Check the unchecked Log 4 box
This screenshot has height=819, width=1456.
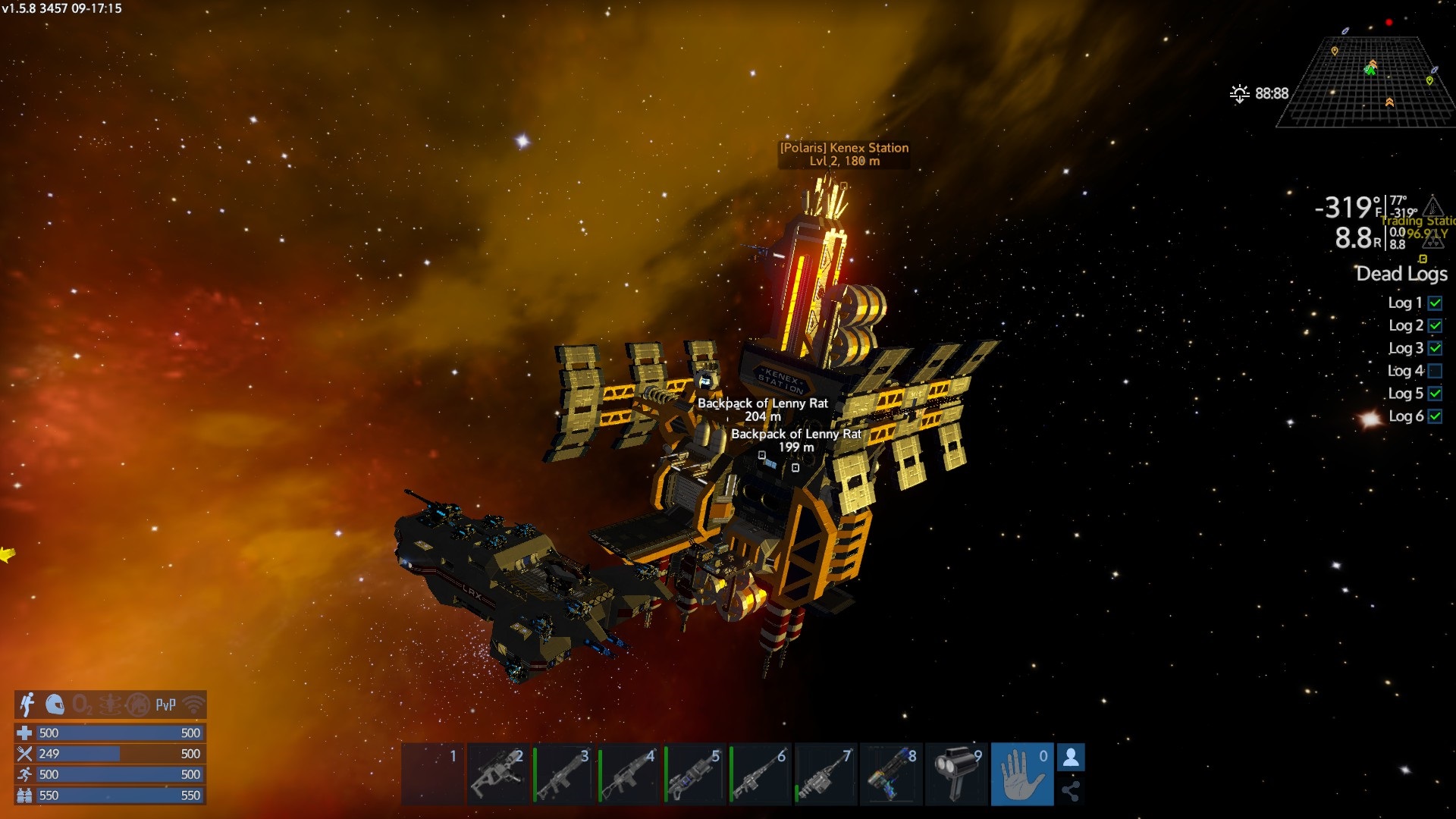[1435, 371]
